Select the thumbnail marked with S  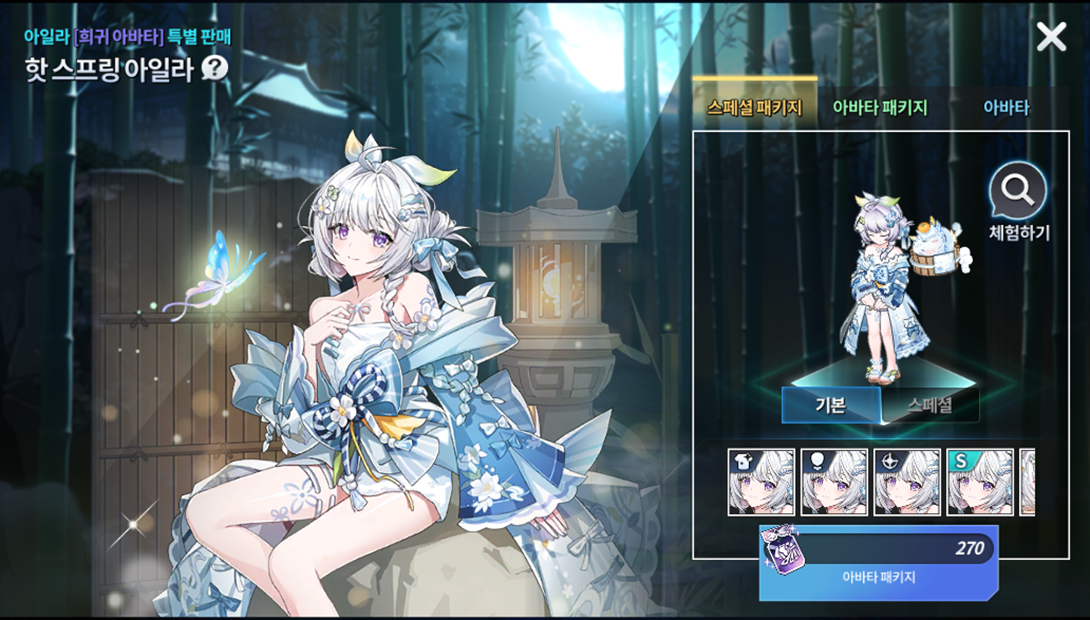coord(980,482)
